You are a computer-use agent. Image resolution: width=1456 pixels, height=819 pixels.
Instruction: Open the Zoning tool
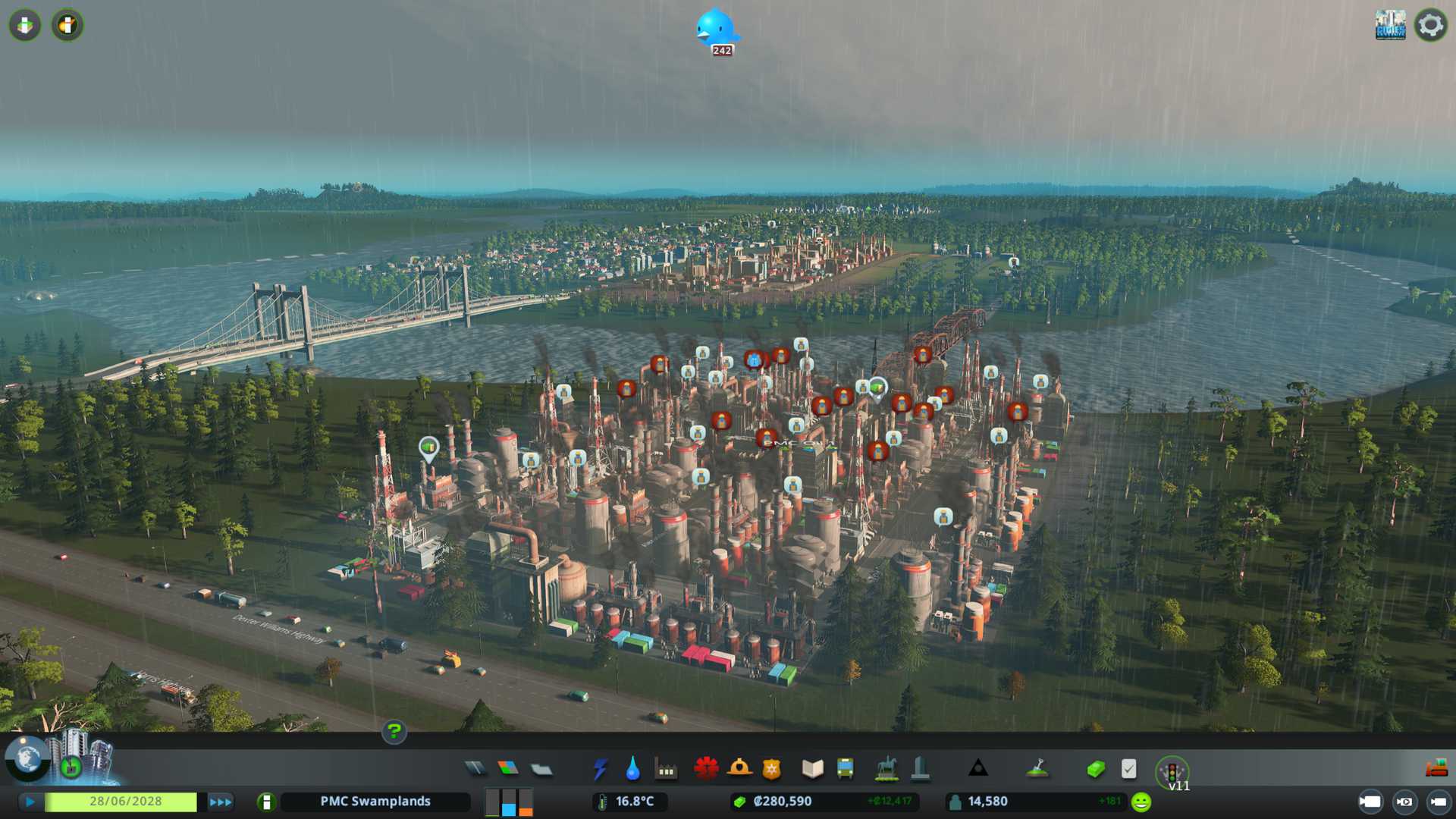[x=508, y=769]
